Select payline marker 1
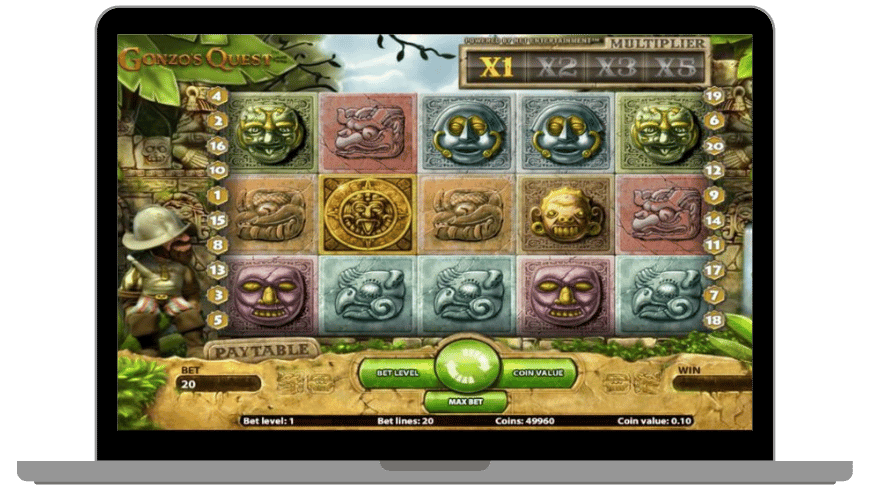 coord(217,195)
